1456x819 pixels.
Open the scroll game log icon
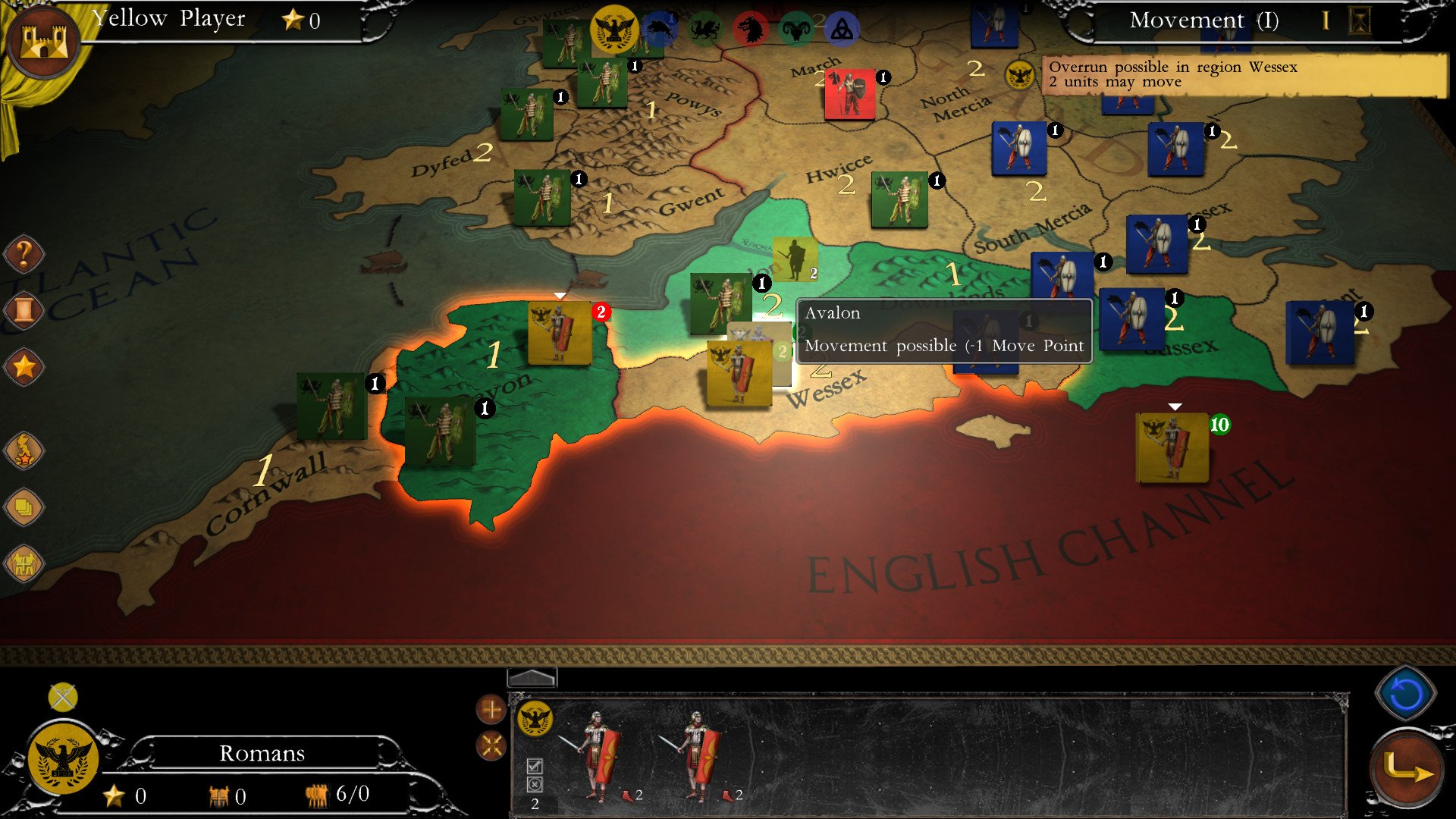pyautogui.click(x=24, y=309)
